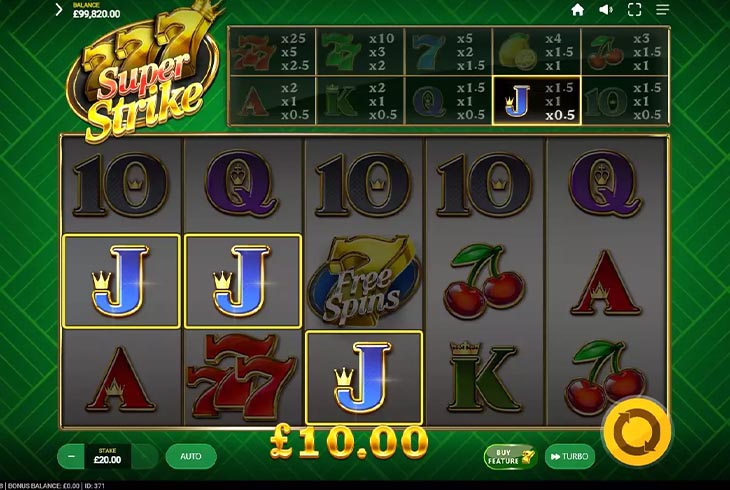Click the arrow beside the balance

coord(59,10)
